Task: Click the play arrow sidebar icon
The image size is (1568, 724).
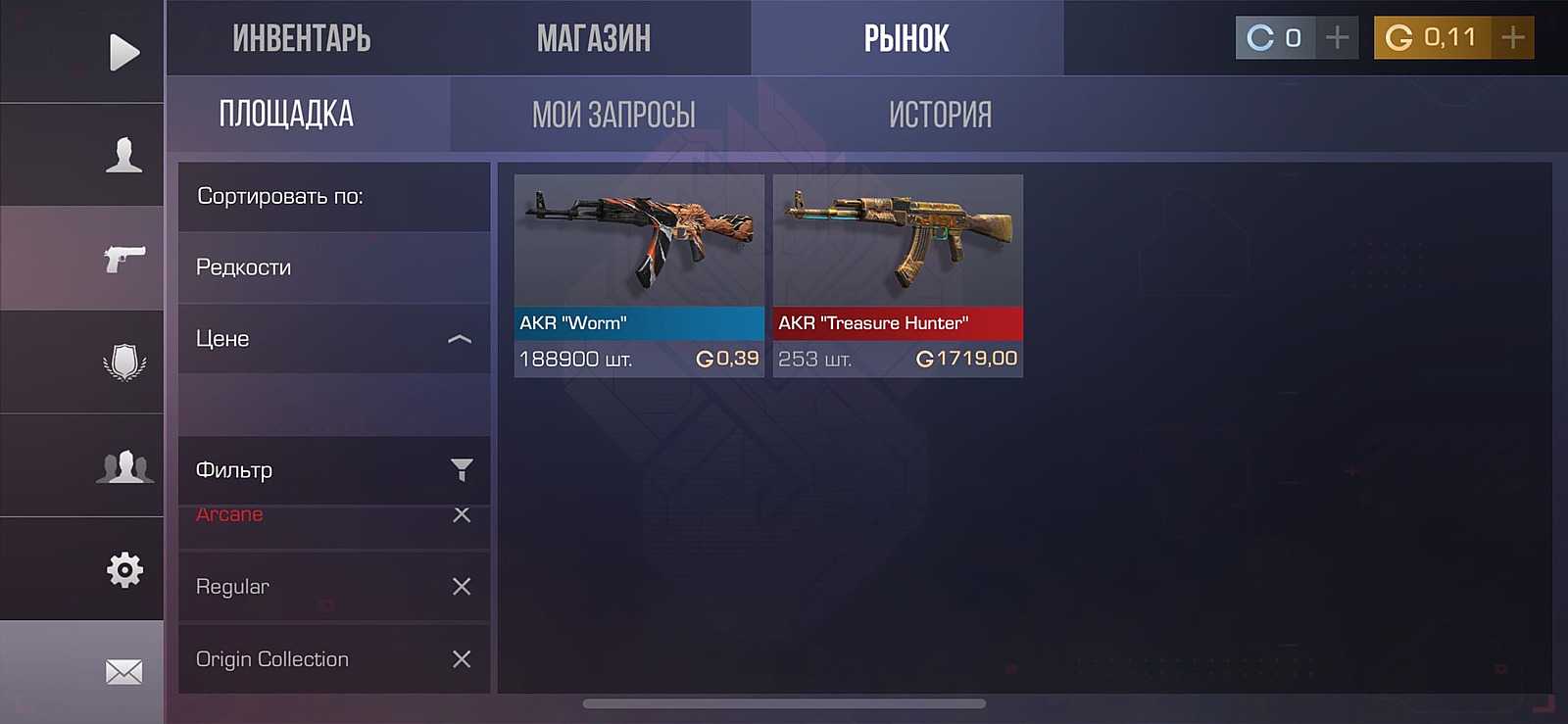Action: tap(123, 52)
